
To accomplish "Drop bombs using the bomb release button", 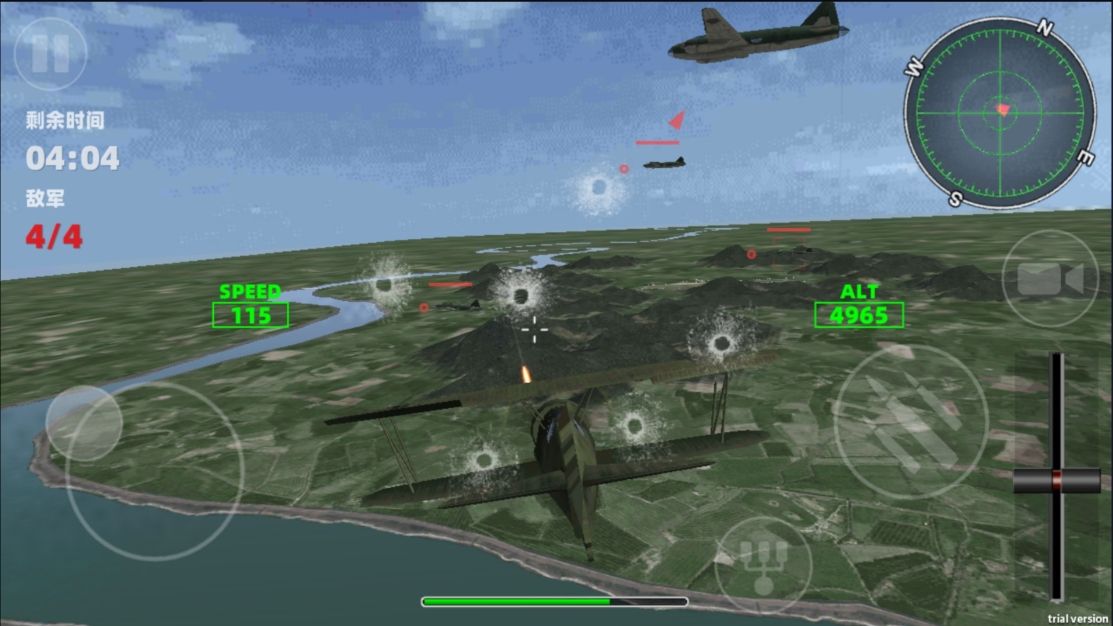I will (x=763, y=565).
